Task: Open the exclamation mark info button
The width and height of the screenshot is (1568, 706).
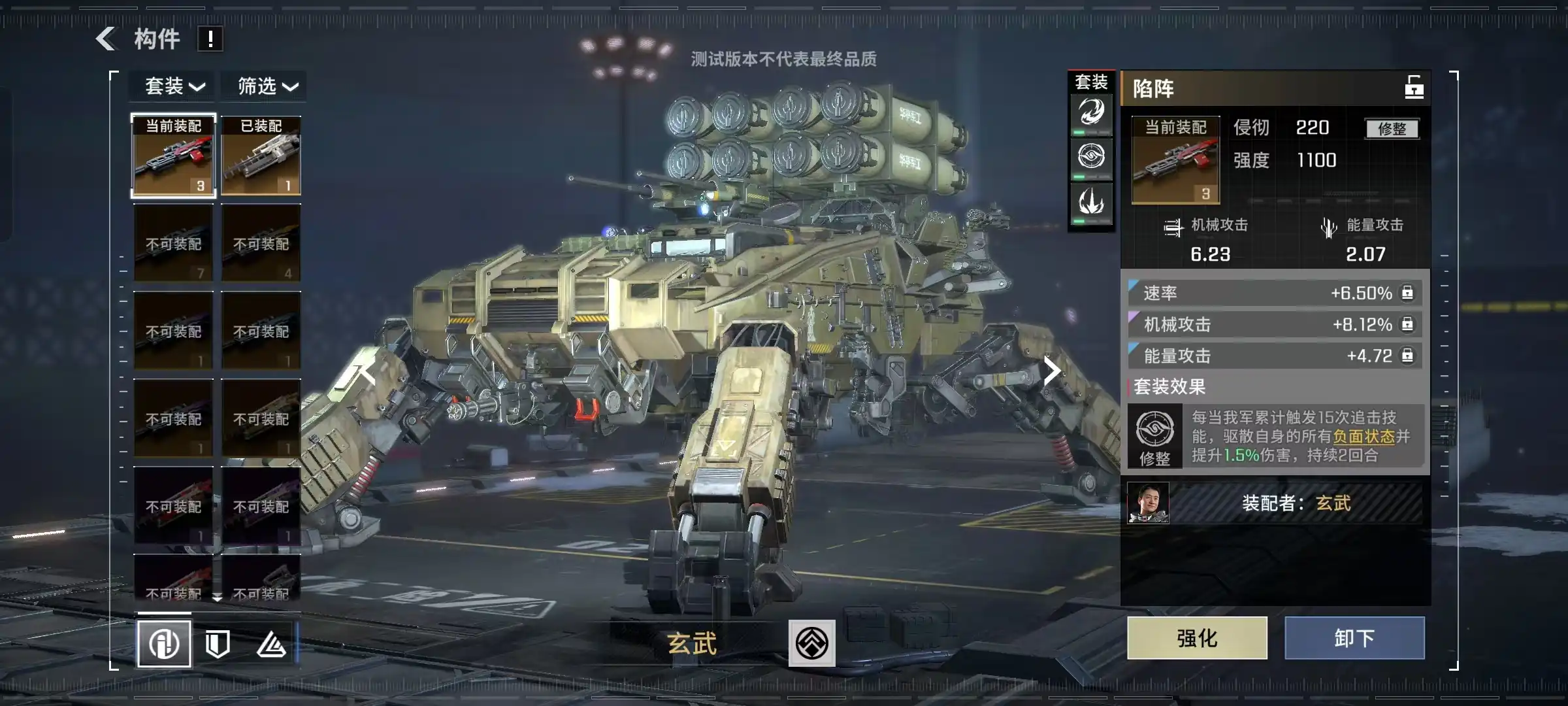Action: [210, 39]
